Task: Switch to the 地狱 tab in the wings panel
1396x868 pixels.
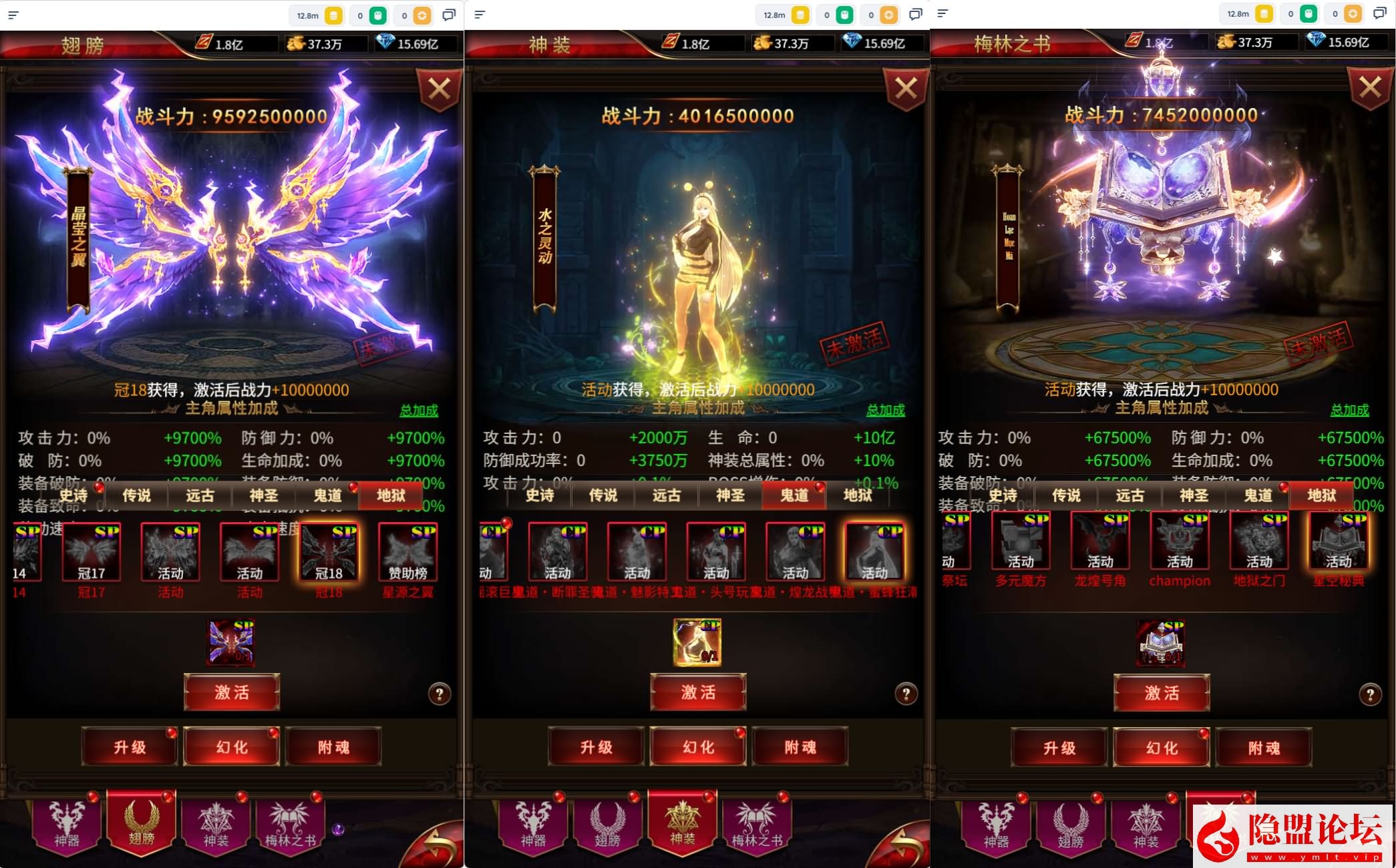Action: pos(391,495)
